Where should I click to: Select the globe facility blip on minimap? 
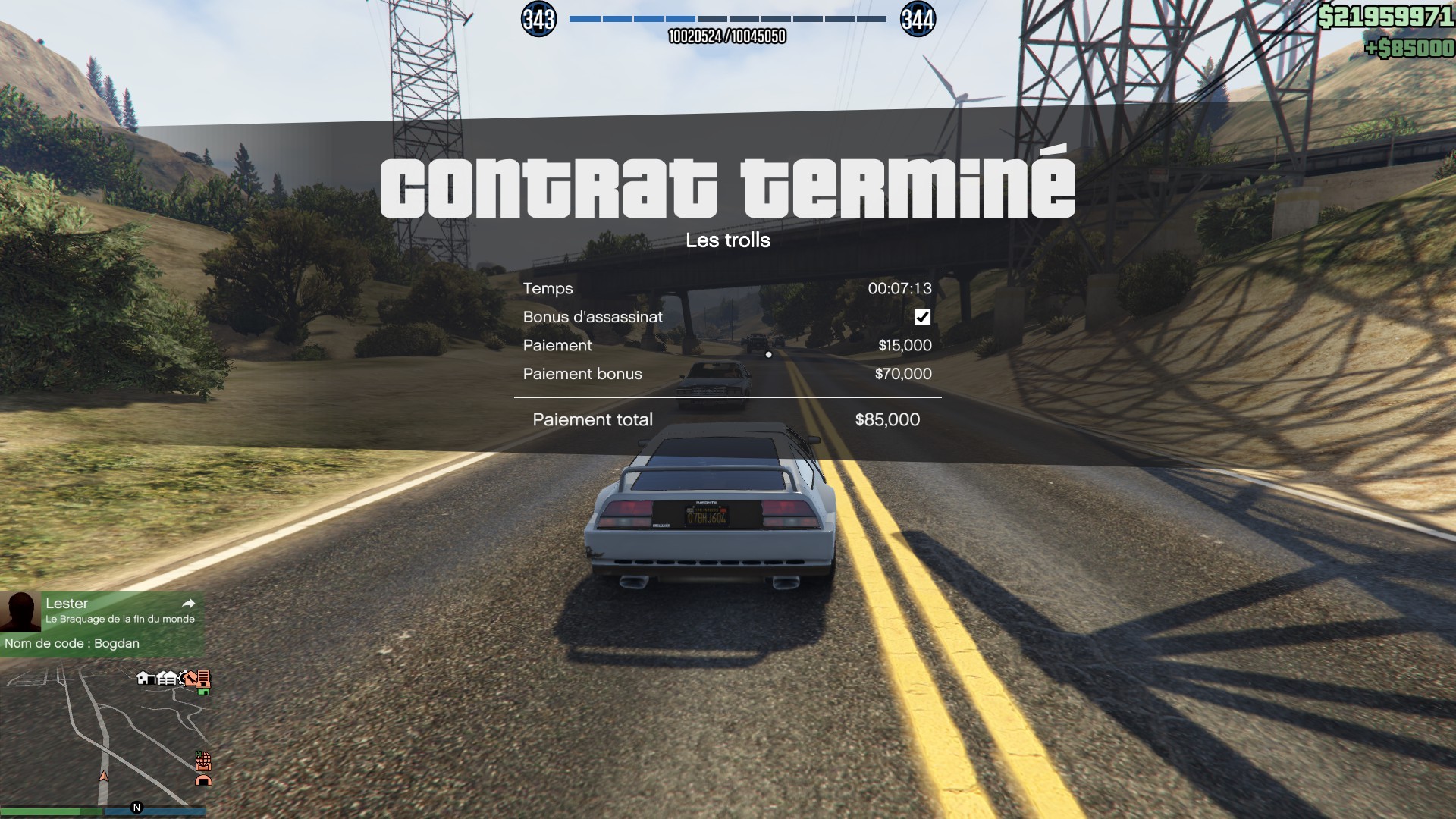[x=203, y=760]
